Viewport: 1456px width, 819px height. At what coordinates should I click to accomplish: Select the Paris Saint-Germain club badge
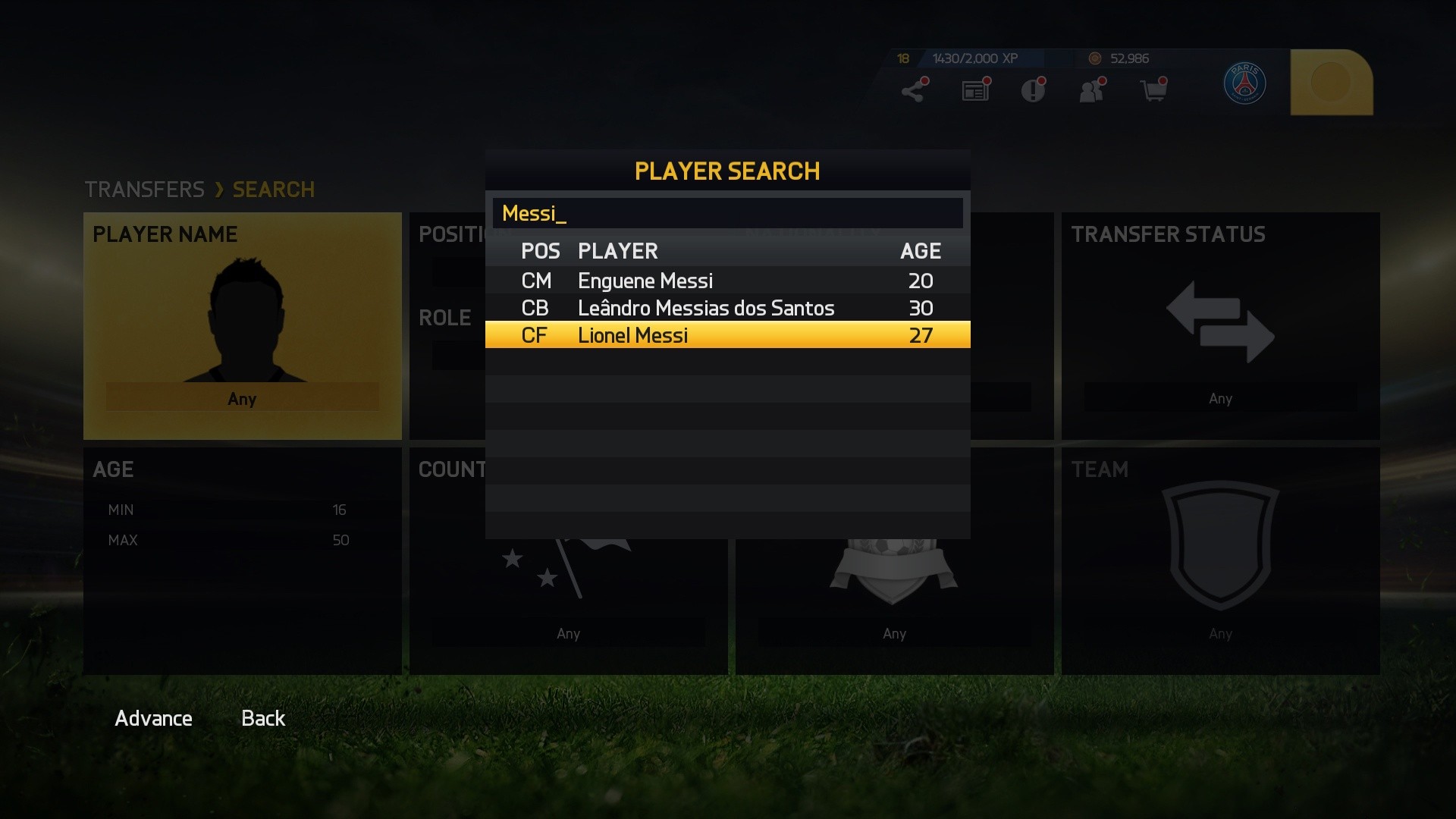1246,85
